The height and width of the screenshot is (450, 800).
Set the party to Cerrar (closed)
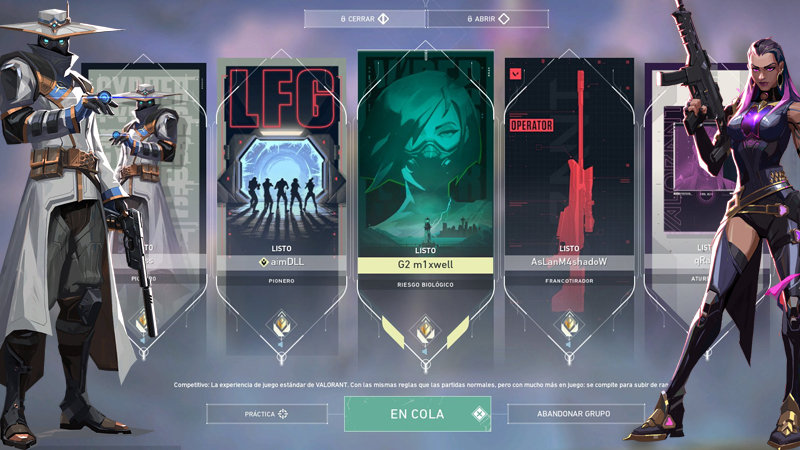(365, 19)
